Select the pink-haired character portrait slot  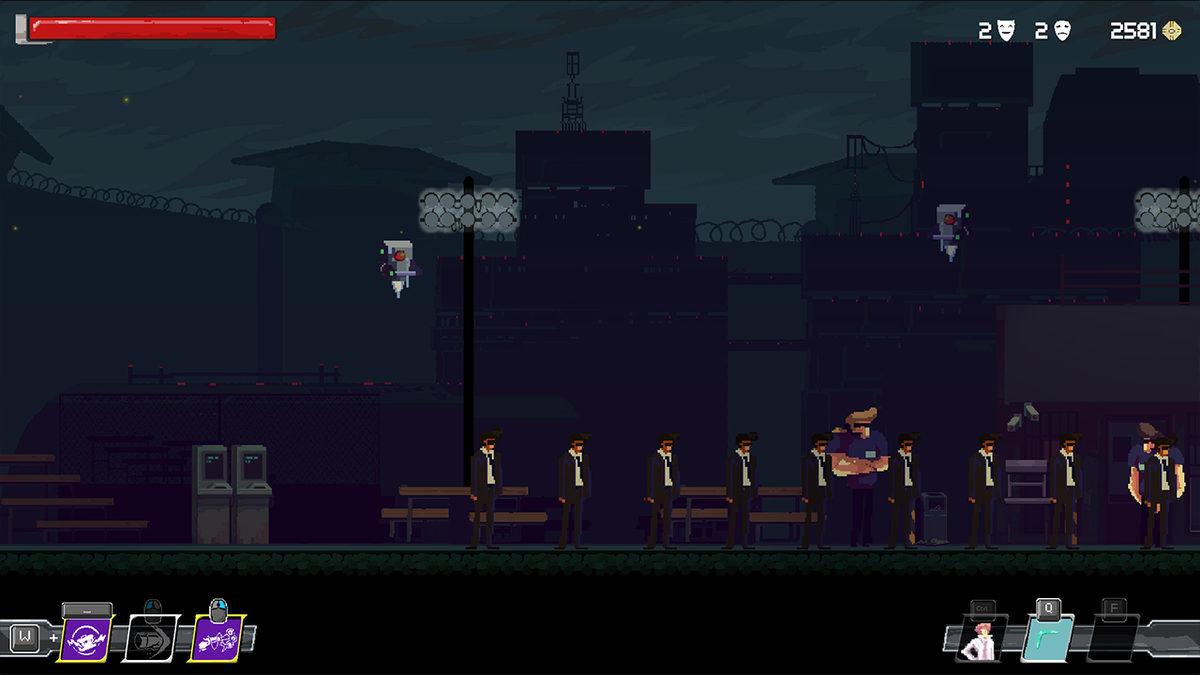point(978,639)
